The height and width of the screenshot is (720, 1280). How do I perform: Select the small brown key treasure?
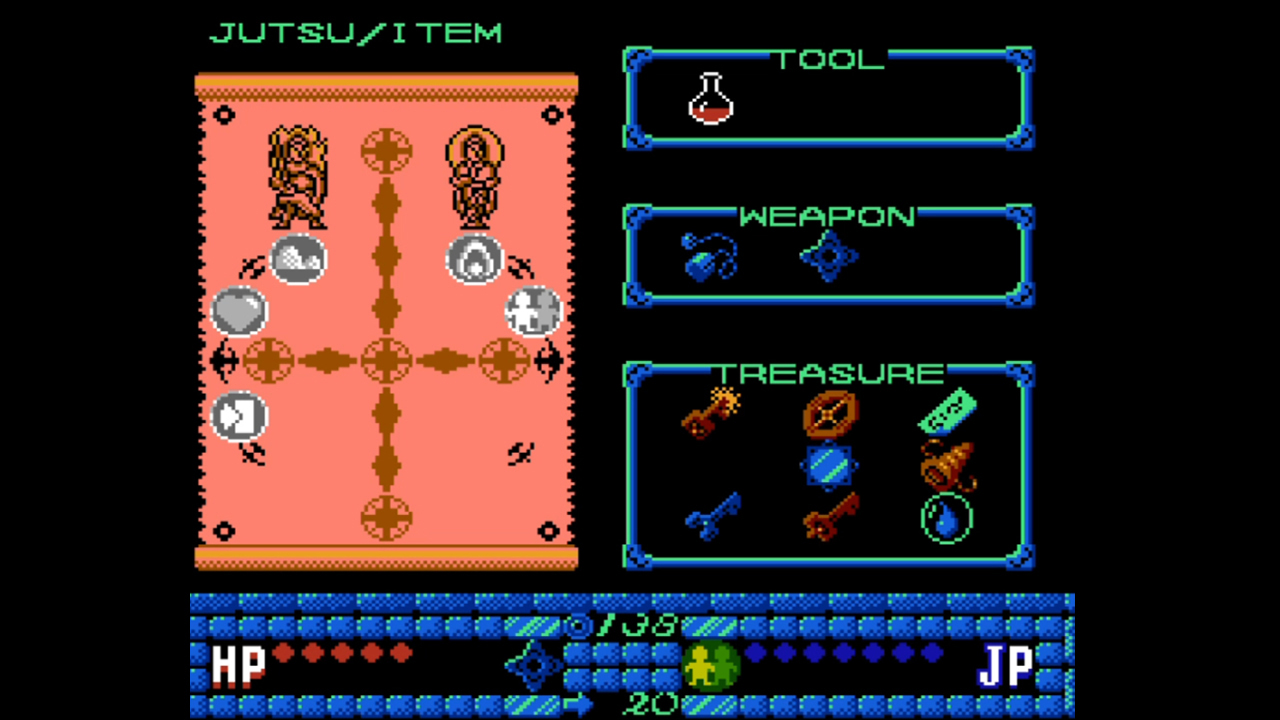[x=828, y=518]
